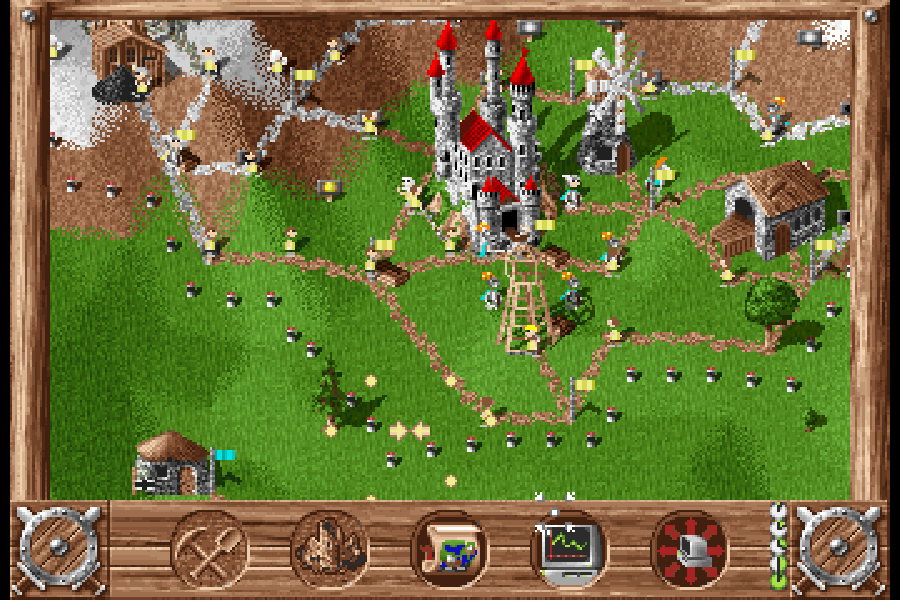This screenshot has width=900, height=600.
Task: Open the build menu with crossed tools
Action: tap(210, 549)
